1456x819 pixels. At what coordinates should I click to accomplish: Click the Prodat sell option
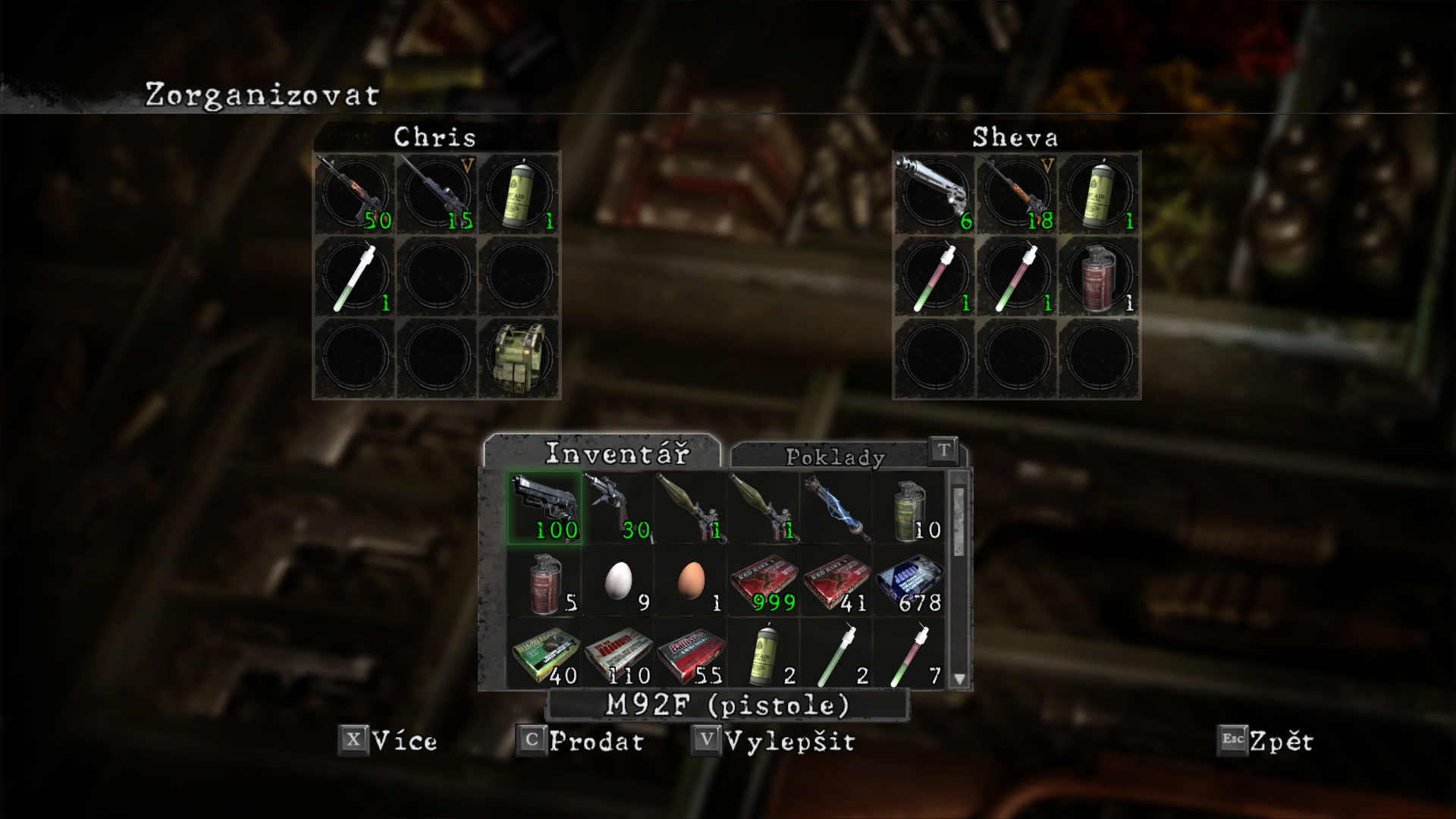(x=580, y=741)
